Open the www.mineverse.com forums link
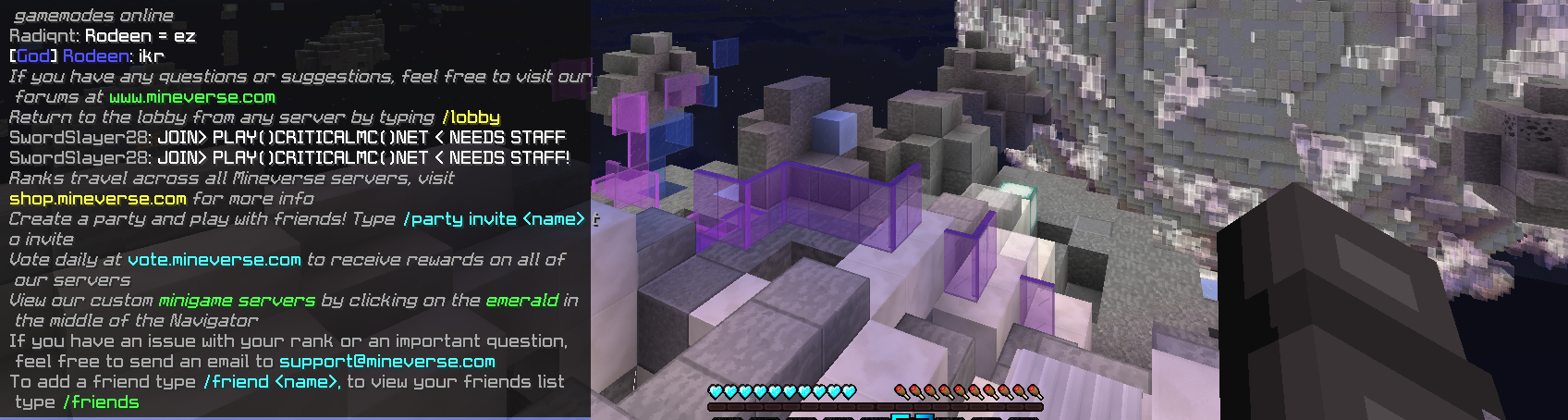The height and width of the screenshot is (420, 1568). tap(191, 97)
